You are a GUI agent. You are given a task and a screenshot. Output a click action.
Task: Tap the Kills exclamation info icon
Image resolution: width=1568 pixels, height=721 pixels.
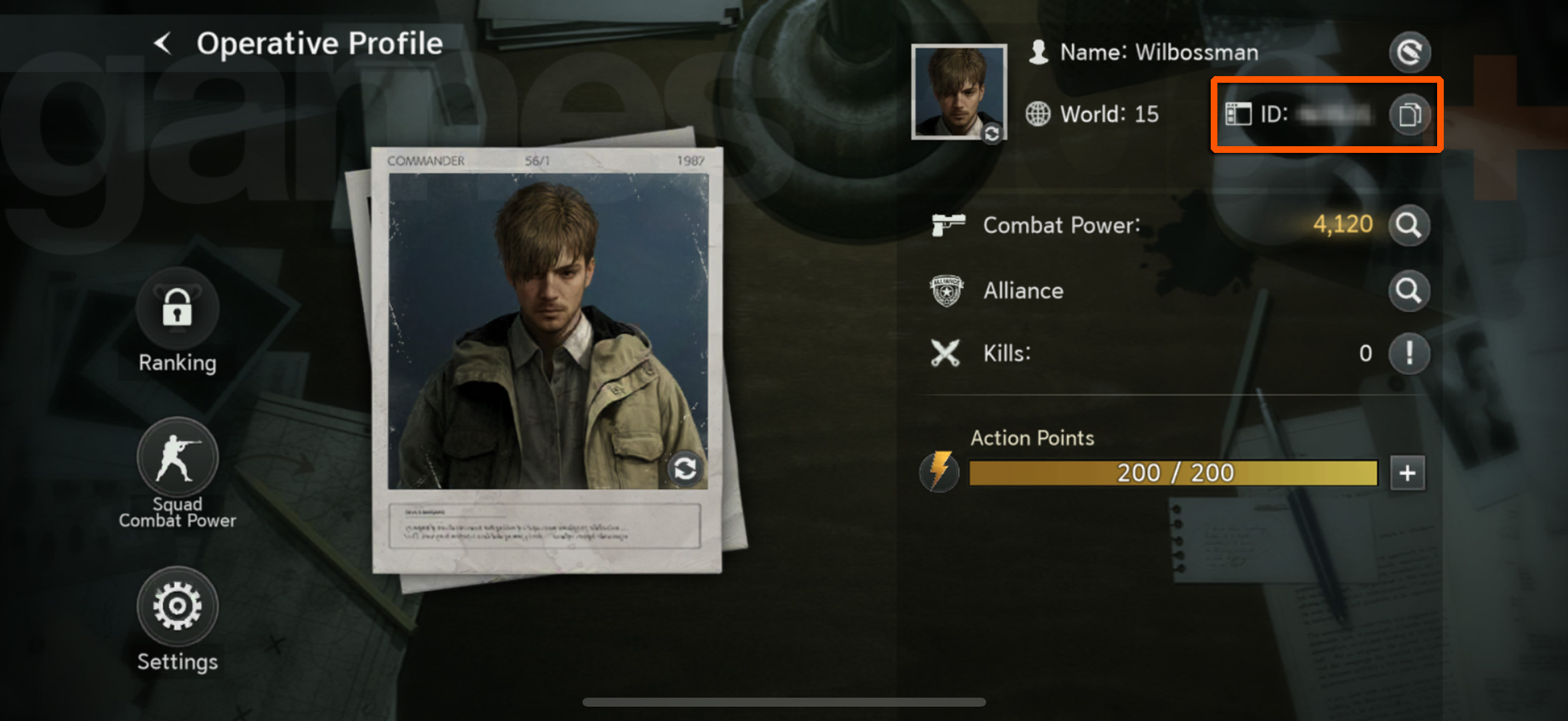click(1409, 353)
